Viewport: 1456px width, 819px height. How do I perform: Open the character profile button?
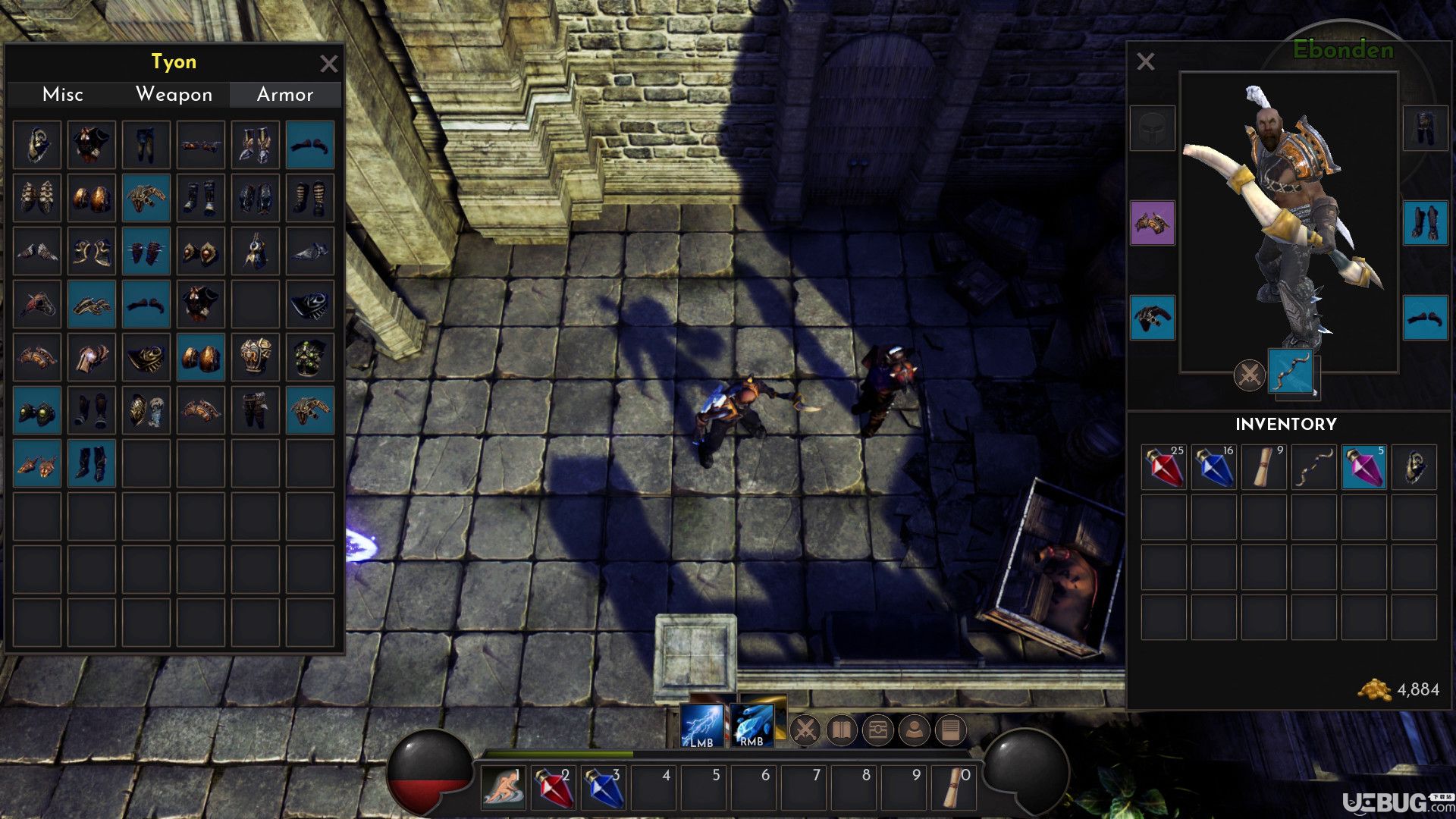pos(914,730)
